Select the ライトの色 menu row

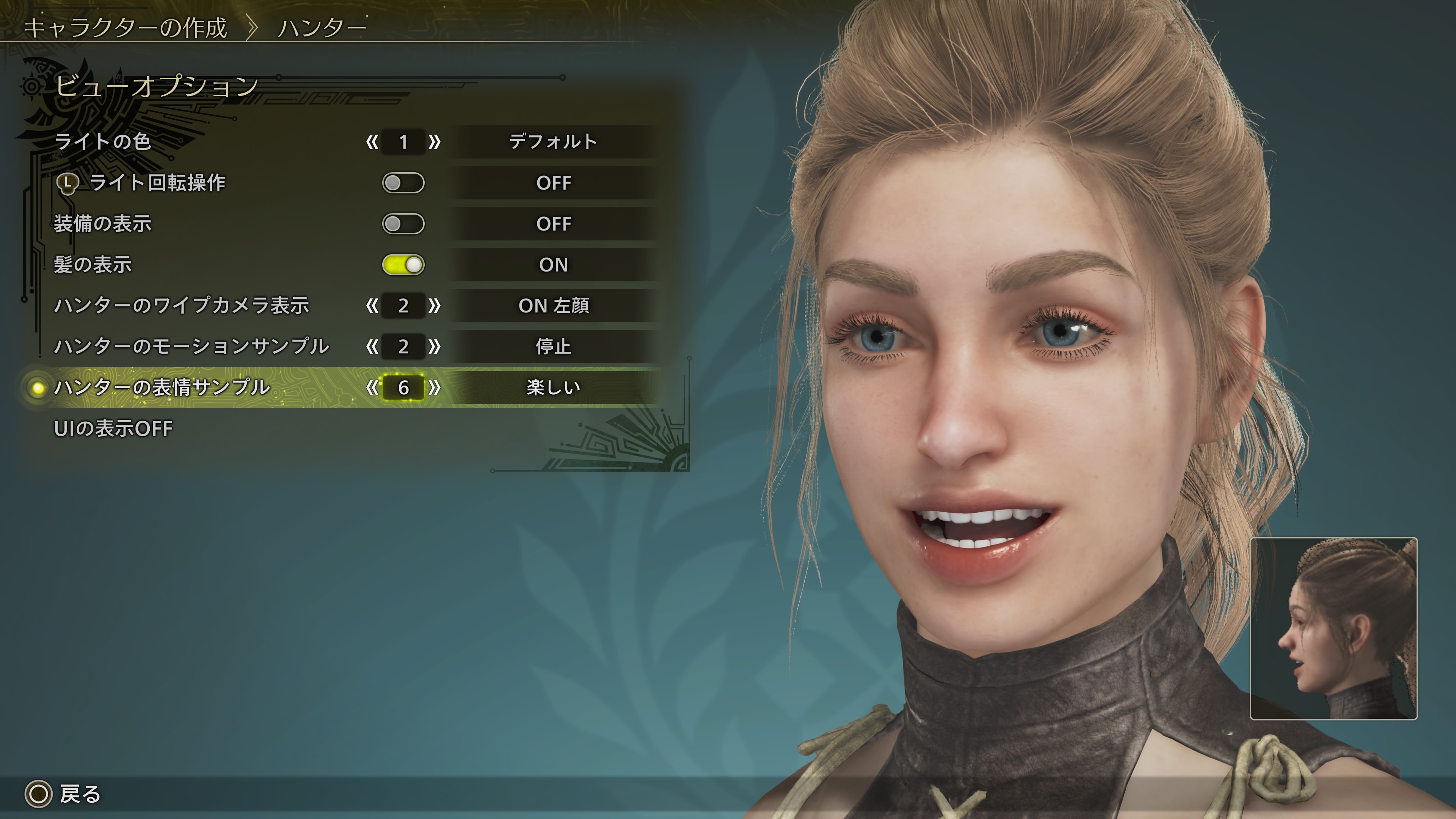click(x=103, y=141)
